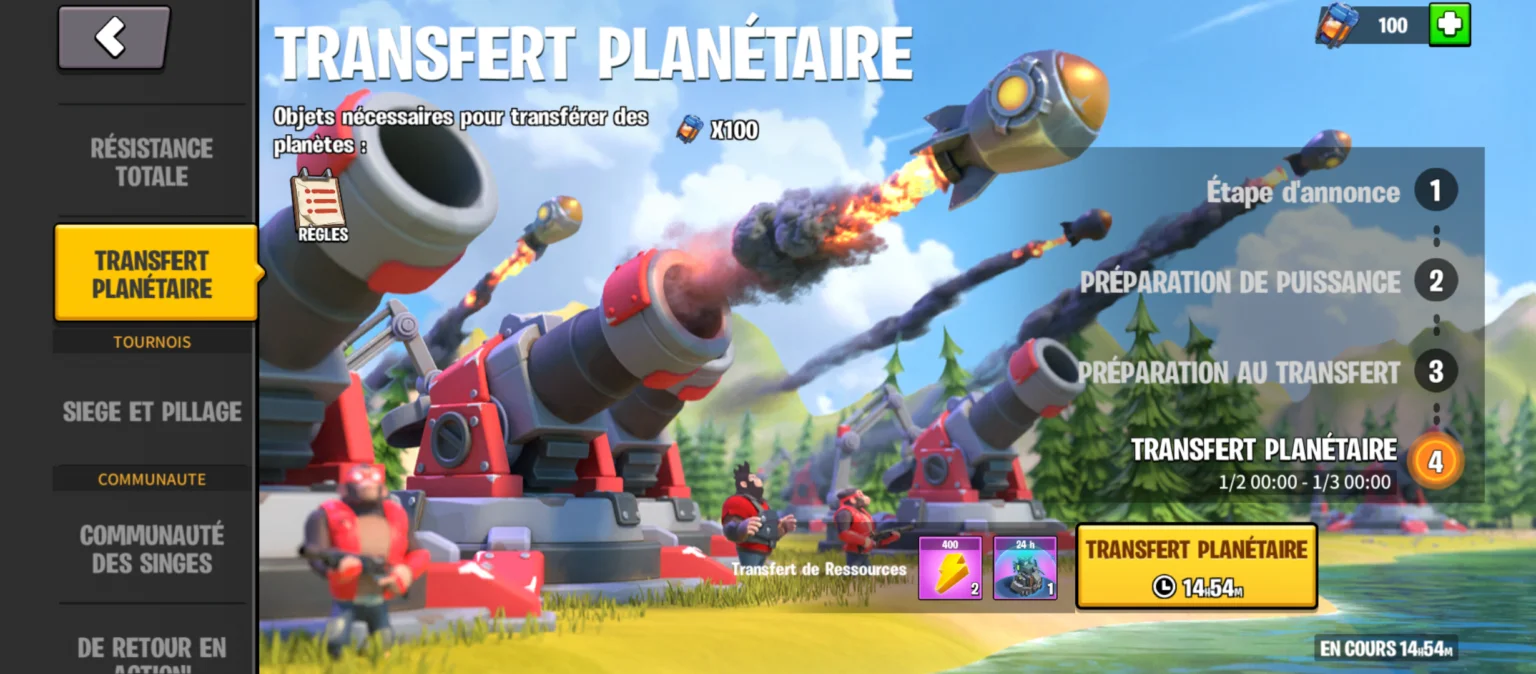Image resolution: width=1536 pixels, height=674 pixels.
Task: Open the Résistance Totale tab
Action: (x=152, y=162)
